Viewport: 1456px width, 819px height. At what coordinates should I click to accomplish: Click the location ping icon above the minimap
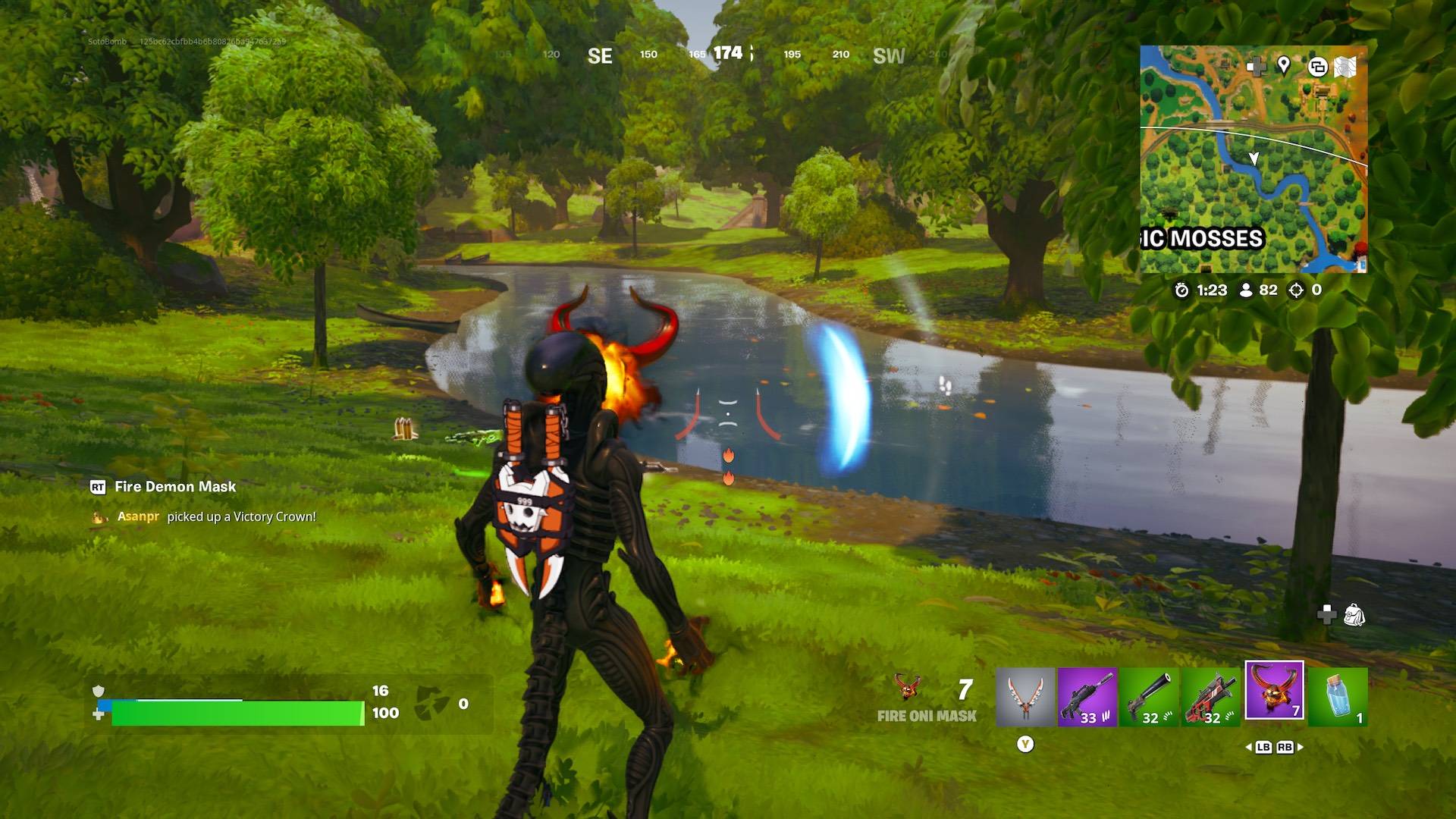coord(1282,67)
